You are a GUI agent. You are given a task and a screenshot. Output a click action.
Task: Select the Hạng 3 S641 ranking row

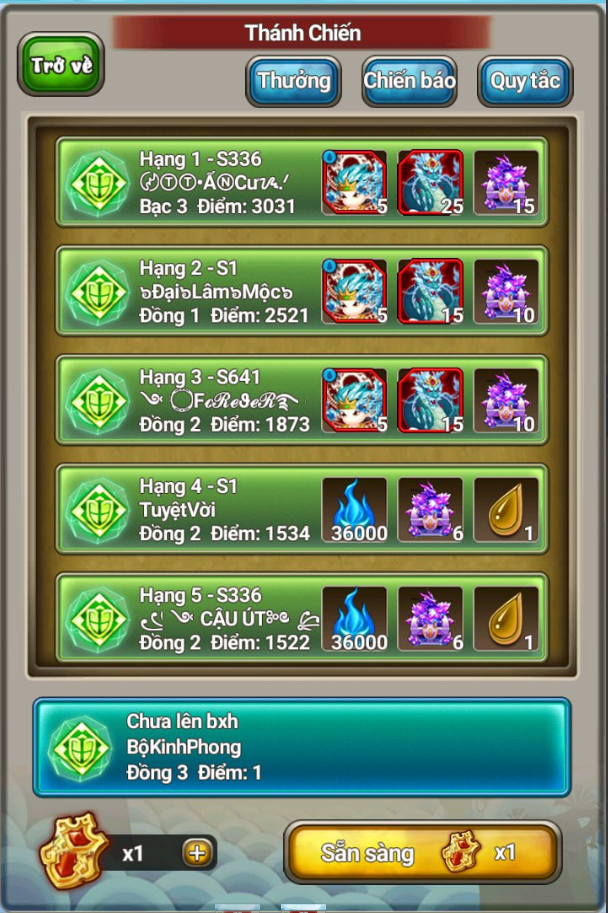[x=220, y=400]
